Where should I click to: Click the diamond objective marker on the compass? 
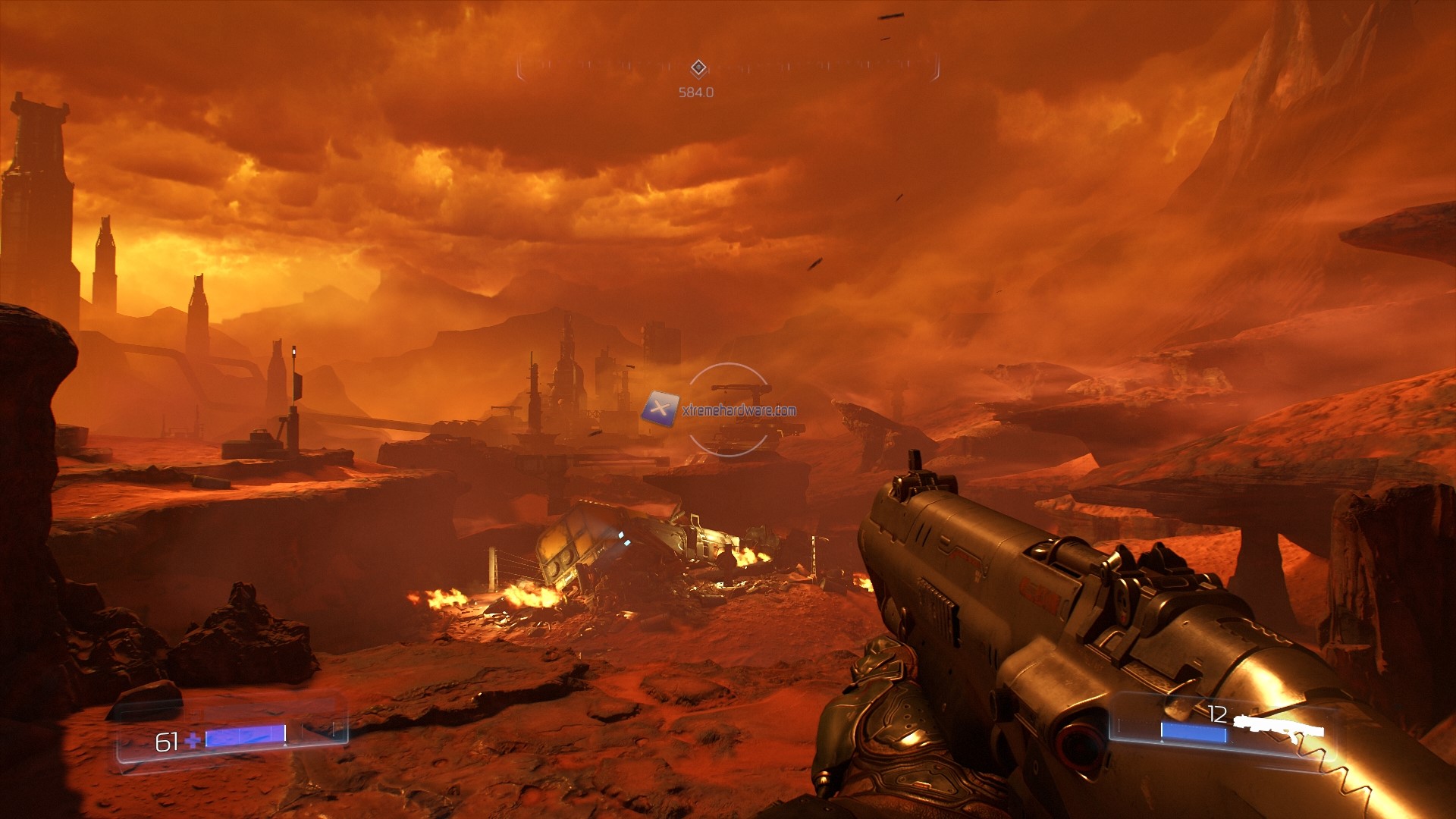[698, 67]
